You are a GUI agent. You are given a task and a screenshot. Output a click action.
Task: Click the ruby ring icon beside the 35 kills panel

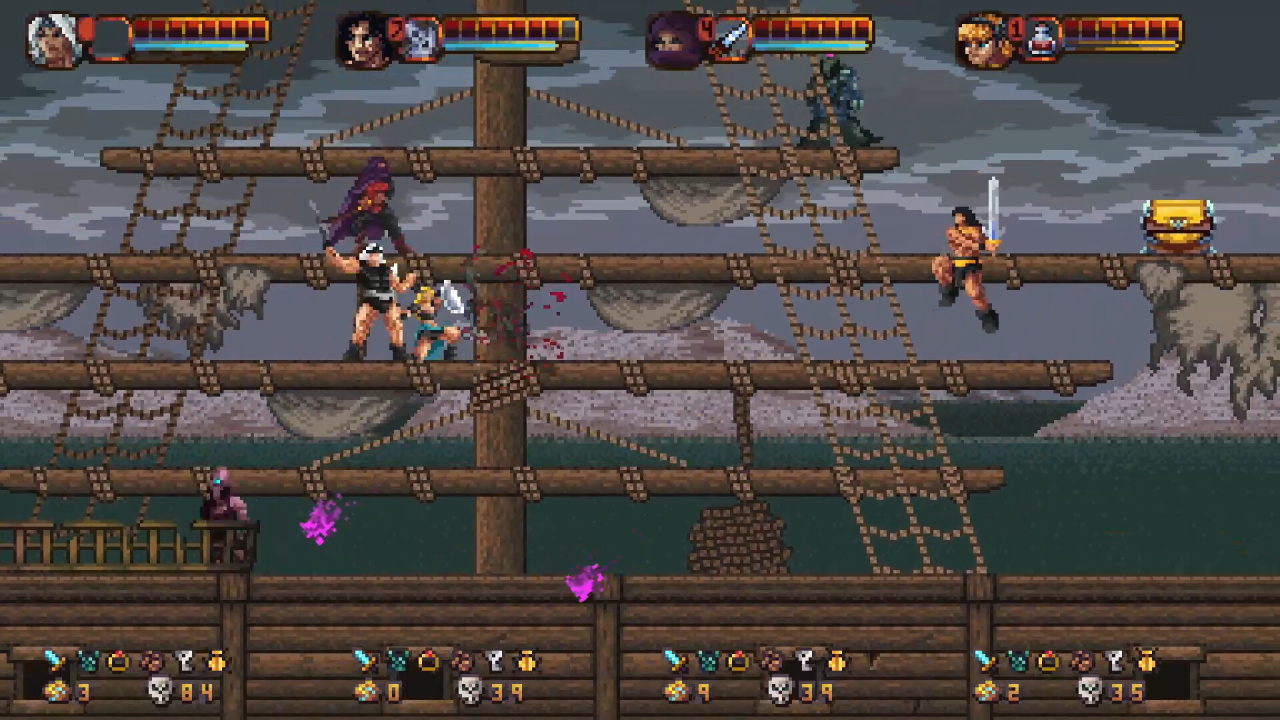(x=1049, y=661)
